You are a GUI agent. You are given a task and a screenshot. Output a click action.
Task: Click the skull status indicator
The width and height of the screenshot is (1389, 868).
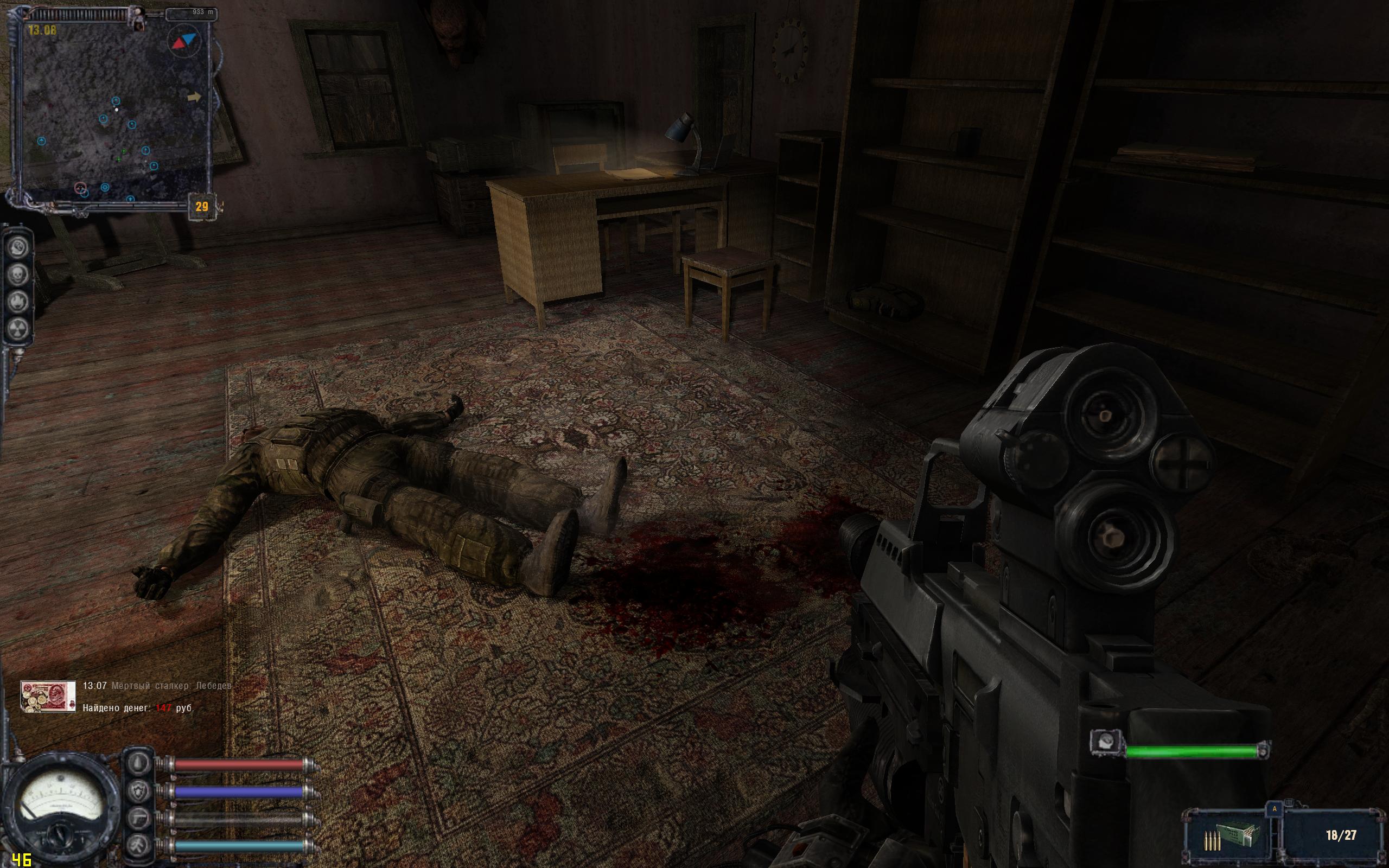pyautogui.click(x=18, y=275)
